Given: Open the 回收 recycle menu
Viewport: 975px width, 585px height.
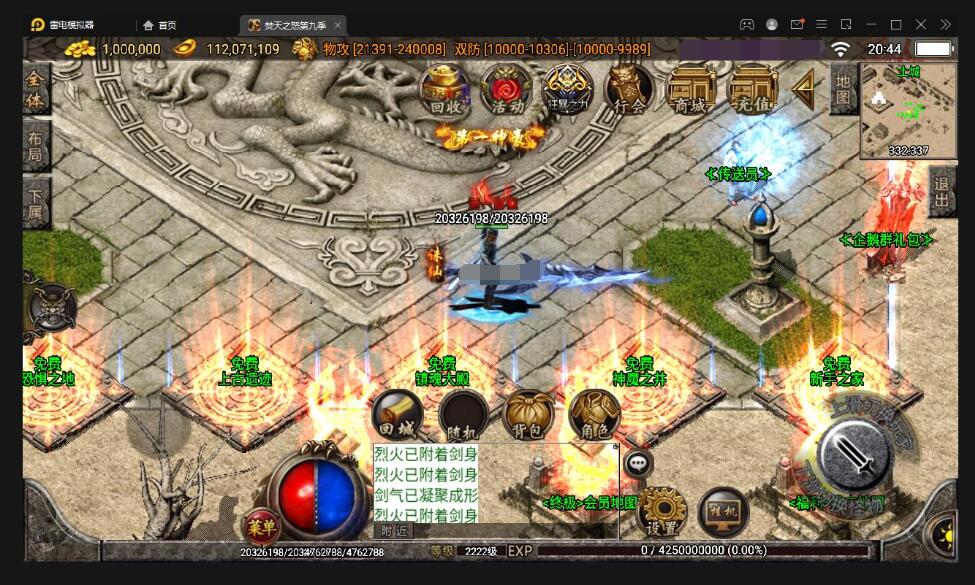Looking at the screenshot, I should click(x=445, y=88).
